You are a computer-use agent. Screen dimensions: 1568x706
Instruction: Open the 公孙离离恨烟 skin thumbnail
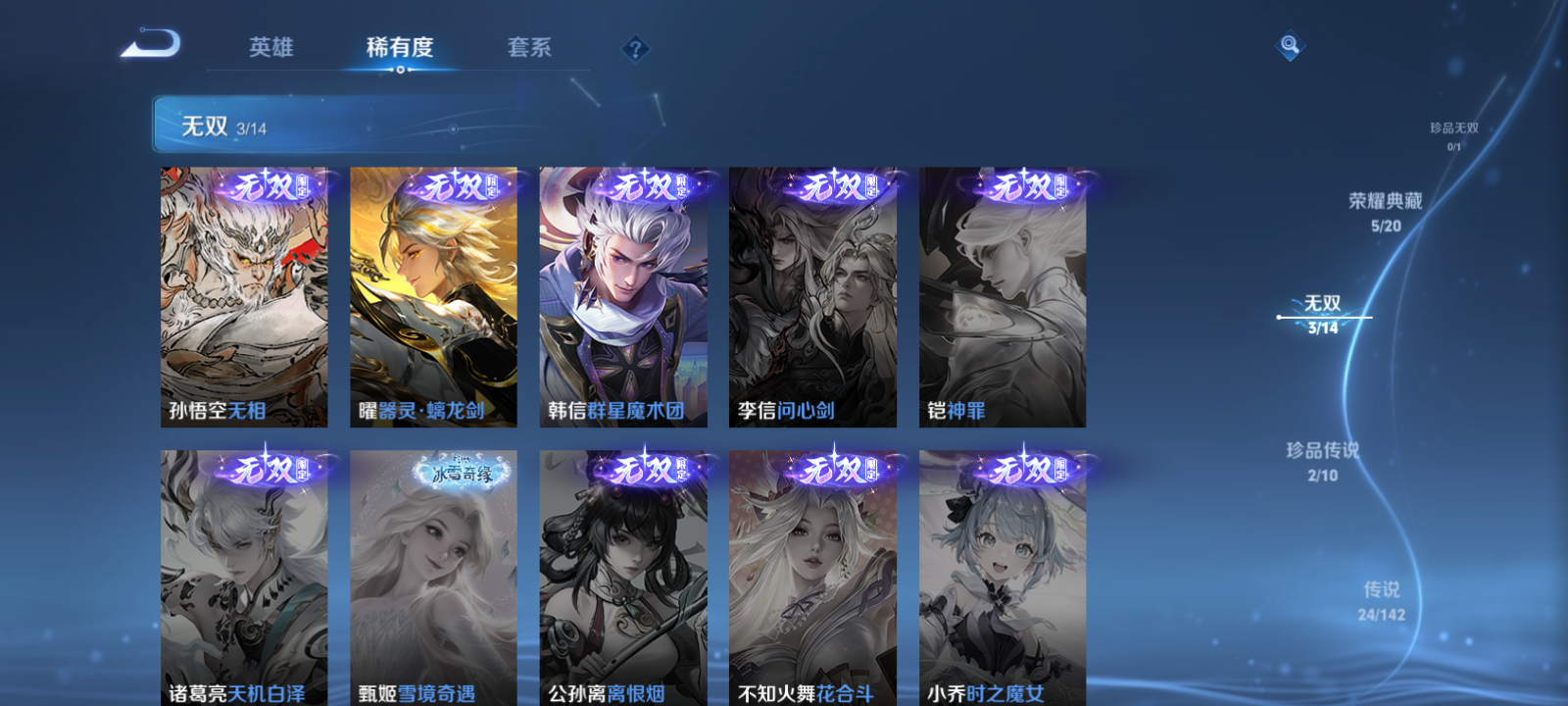623,579
